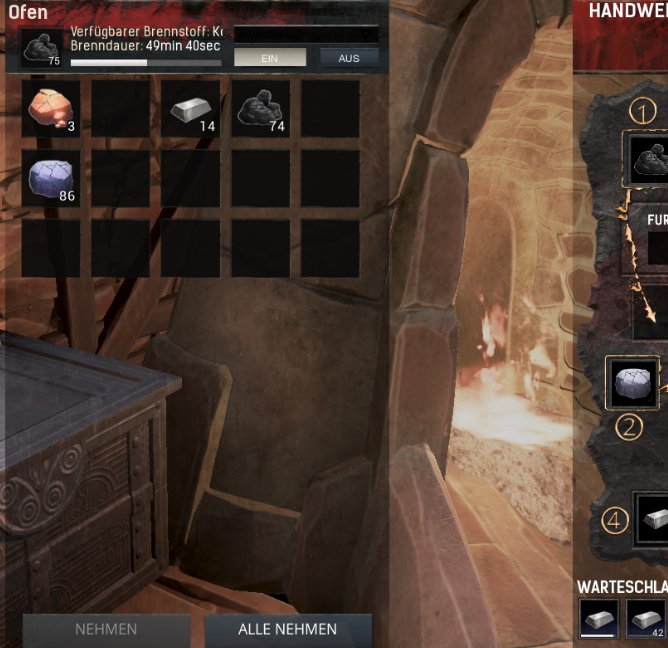Image resolution: width=668 pixels, height=648 pixels.
Task: Take everything with ALLE NEHMEN
Action: tap(287, 629)
